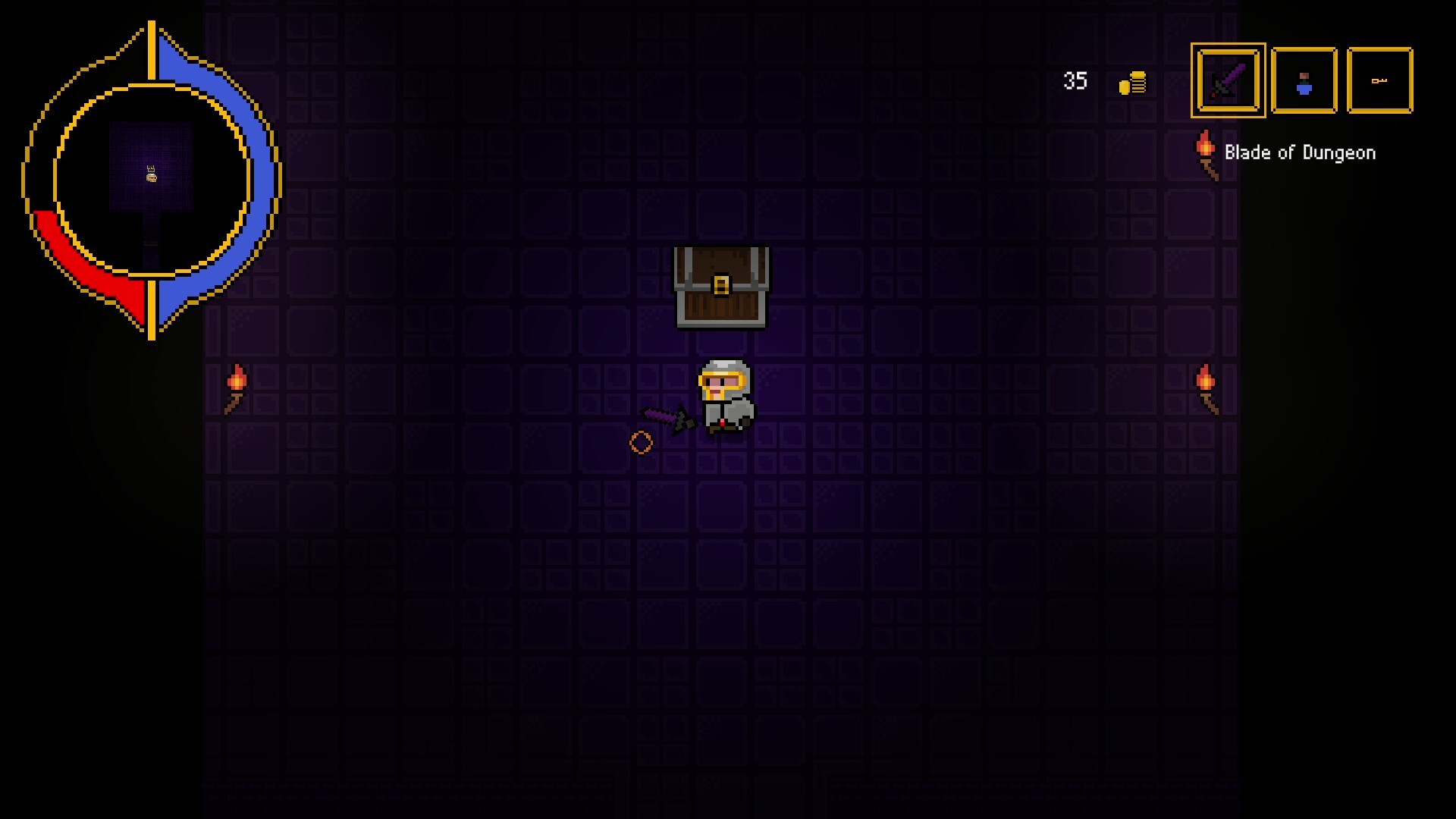Viewport: 1456px width, 819px height.
Task: Select the blue potion in the hotbar
Action: [x=1304, y=81]
